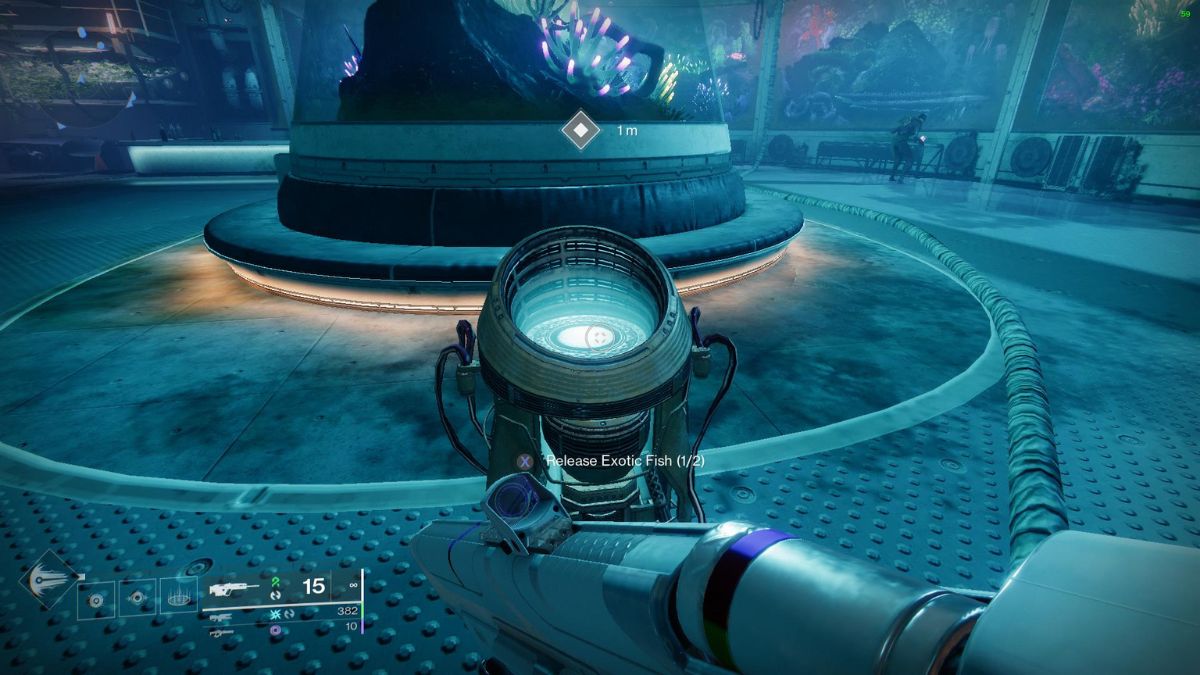The width and height of the screenshot is (1200, 675).
Task: Select the equipped primary rifle icon
Action: click(230, 589)
